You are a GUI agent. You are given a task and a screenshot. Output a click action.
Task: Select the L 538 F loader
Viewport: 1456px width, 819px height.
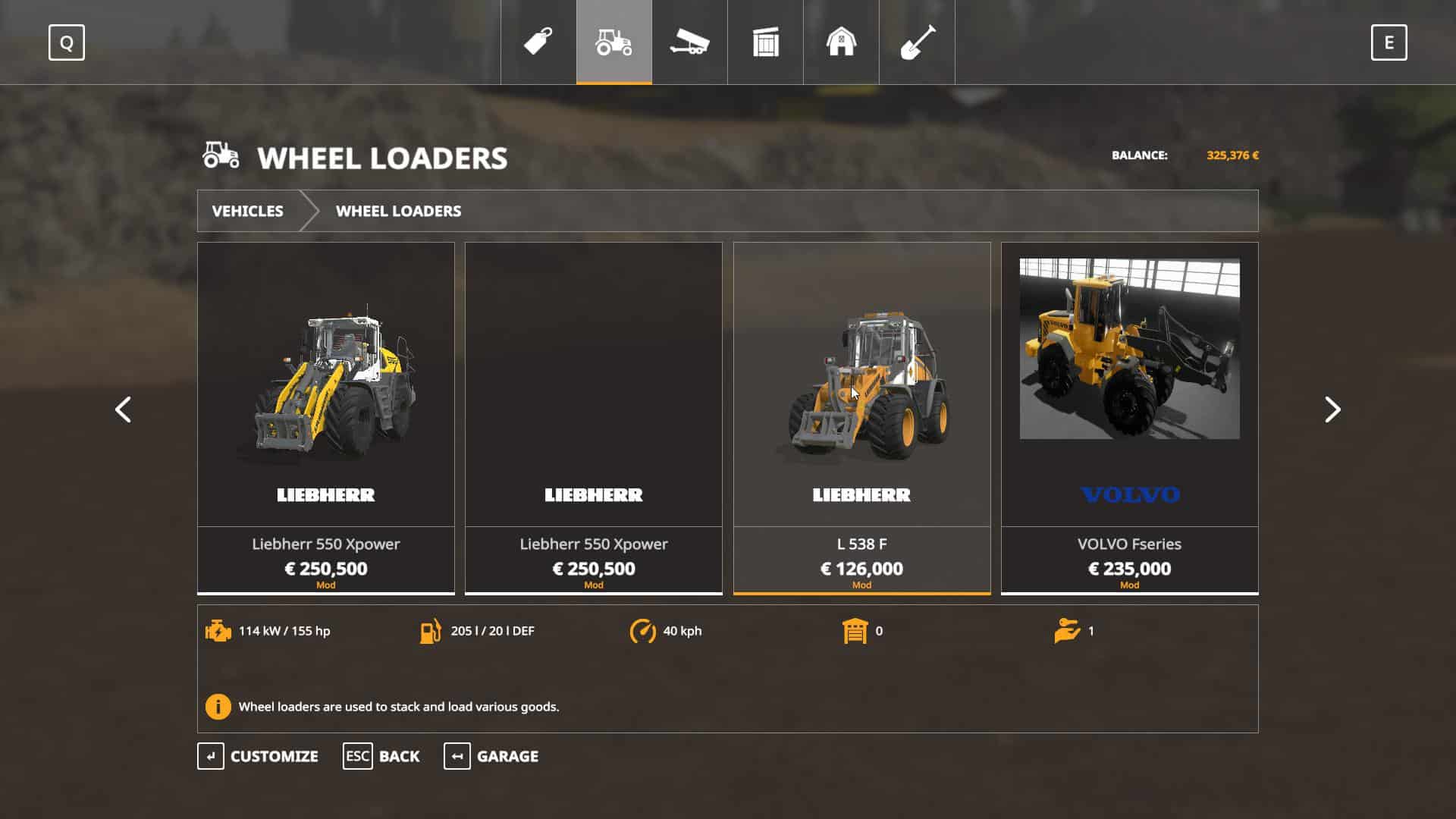pyautogui.click(x=861, y=417)
